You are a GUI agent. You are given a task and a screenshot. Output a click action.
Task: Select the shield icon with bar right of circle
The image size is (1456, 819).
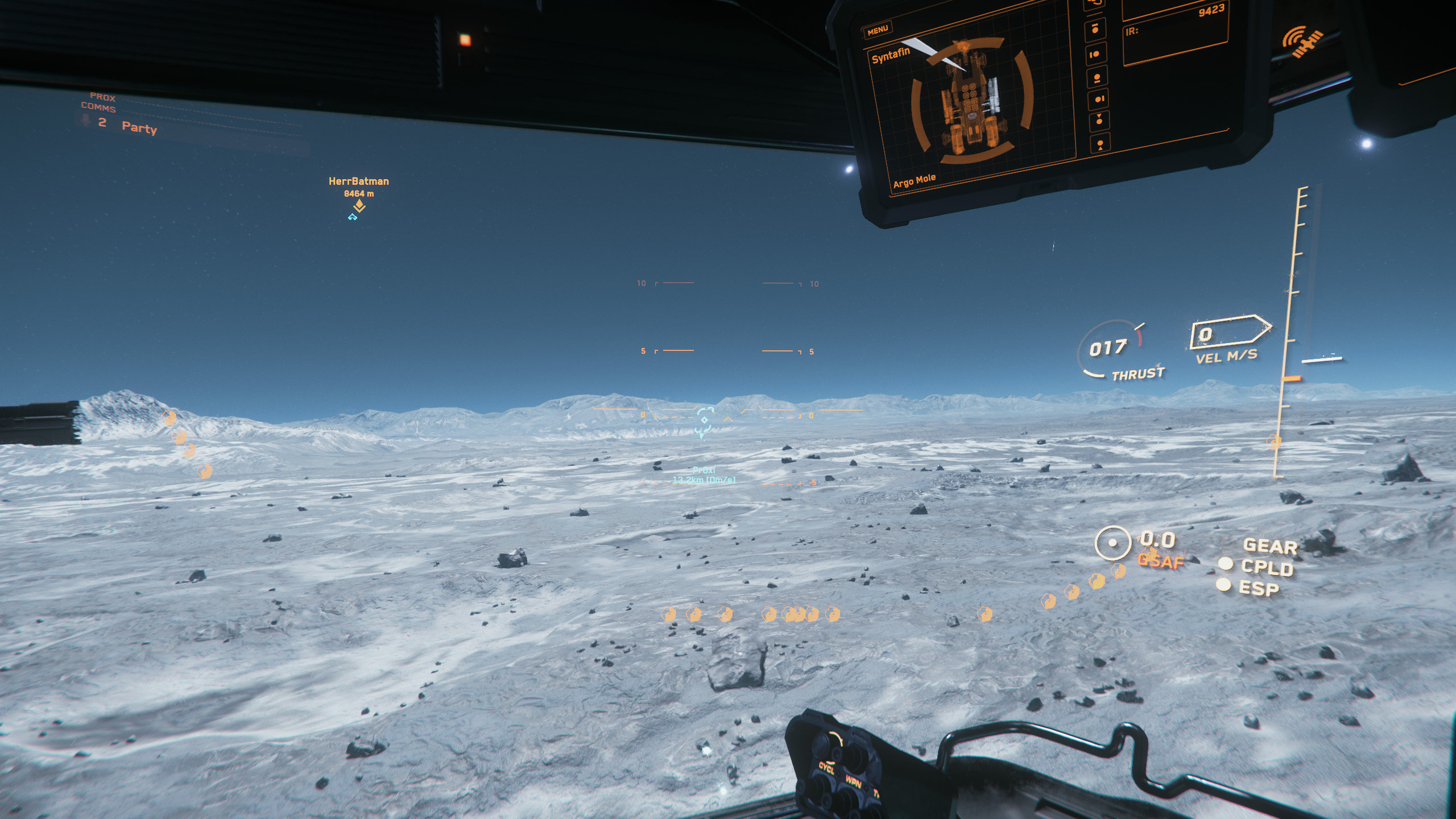click(x=1099, y=100)
